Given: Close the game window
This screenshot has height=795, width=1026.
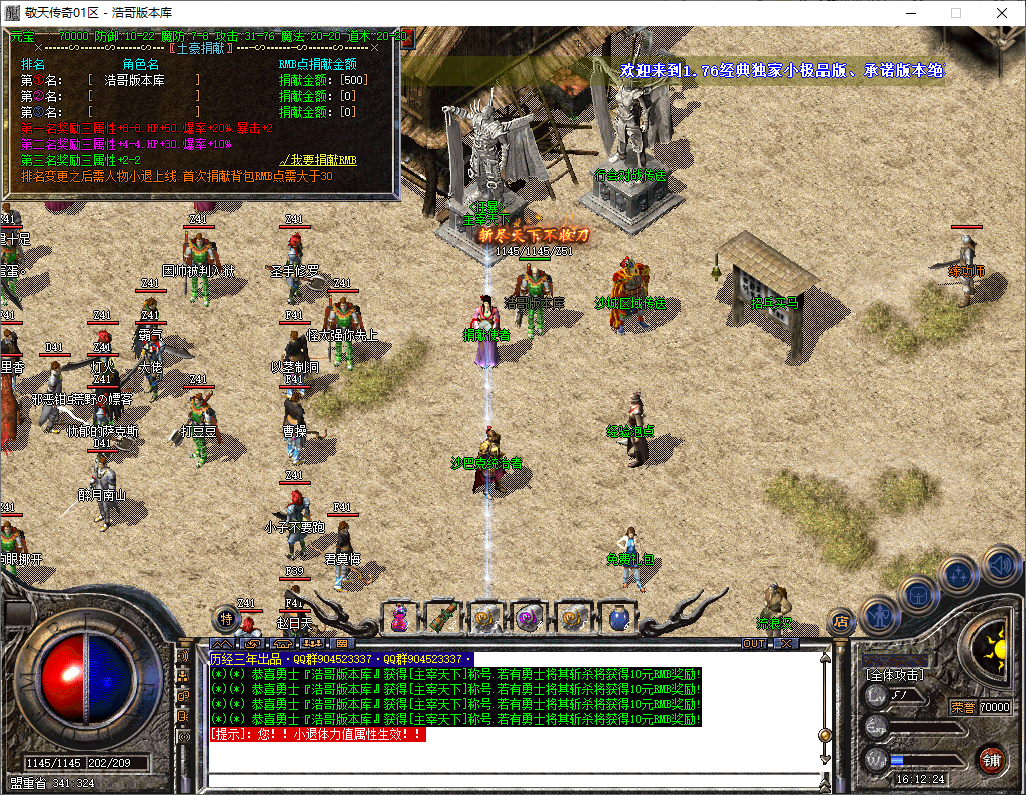Looking at the screenshot, I should coord(1002,13).
